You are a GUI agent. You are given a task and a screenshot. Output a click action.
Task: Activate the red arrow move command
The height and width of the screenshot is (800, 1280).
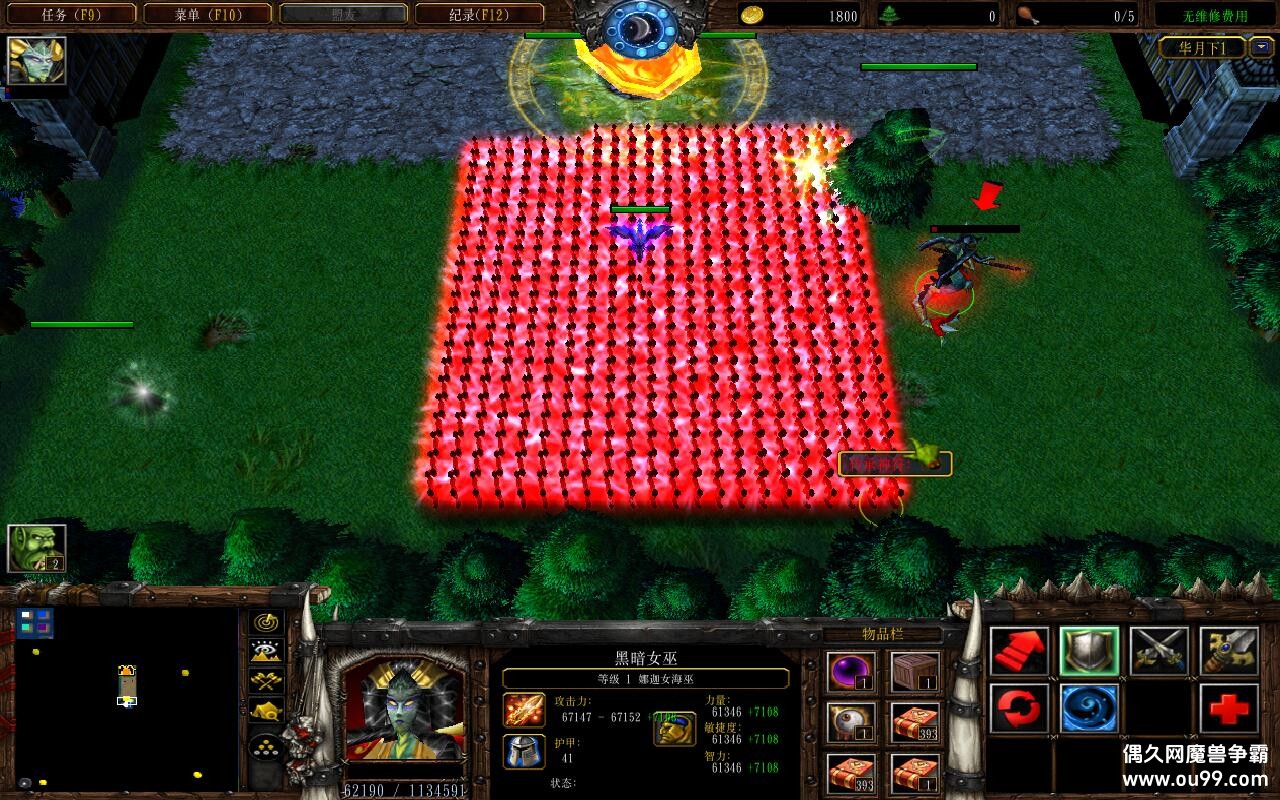click(x=1019, y=652)
